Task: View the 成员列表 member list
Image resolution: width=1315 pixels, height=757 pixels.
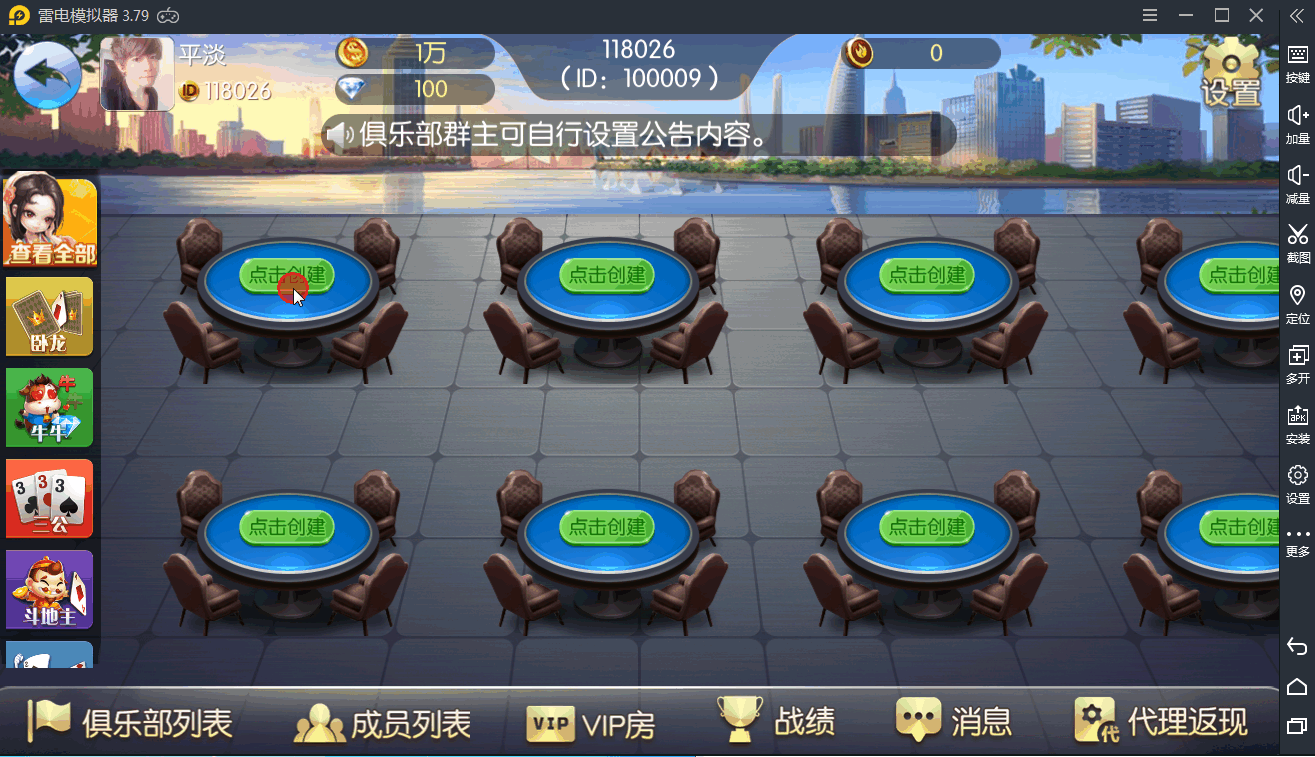Action: tap(382, 723)
